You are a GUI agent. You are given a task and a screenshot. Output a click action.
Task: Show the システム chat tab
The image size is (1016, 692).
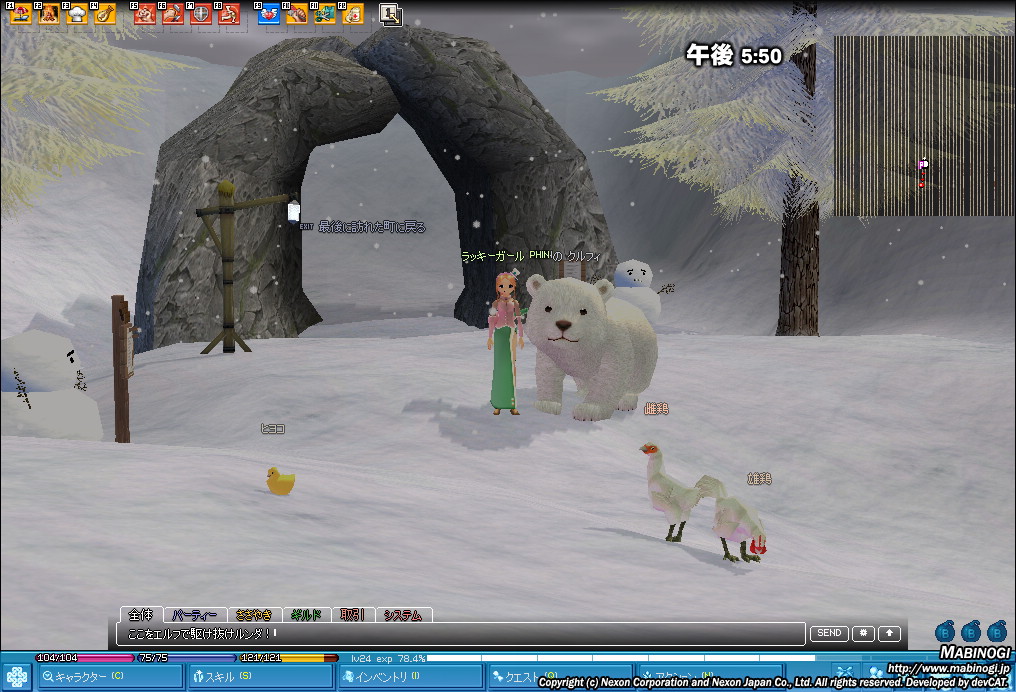403,615
